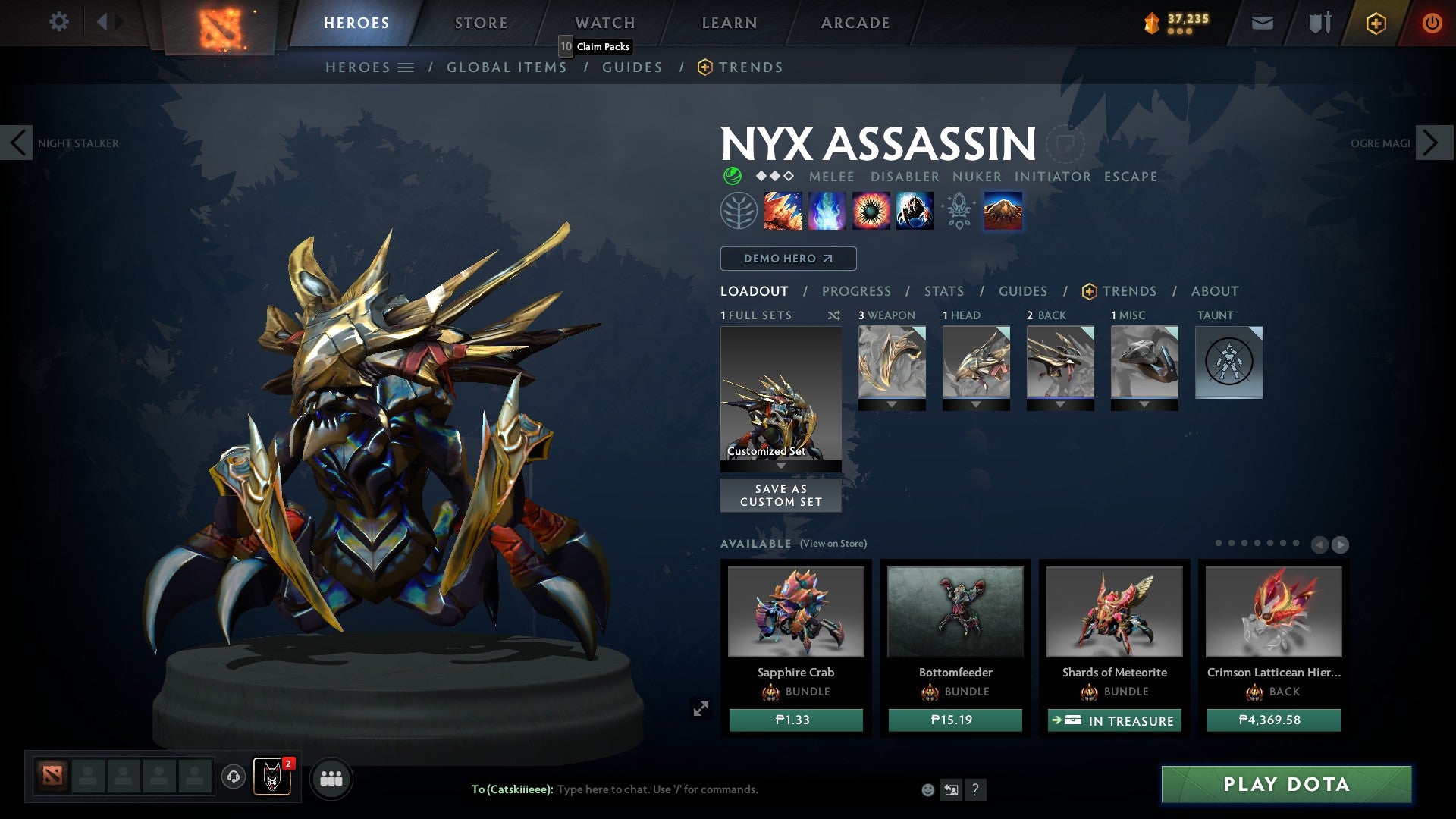Toggle the hero grid view icon near Heroes
This screenshot has width=1456, height=819.
tap(406, 67)
